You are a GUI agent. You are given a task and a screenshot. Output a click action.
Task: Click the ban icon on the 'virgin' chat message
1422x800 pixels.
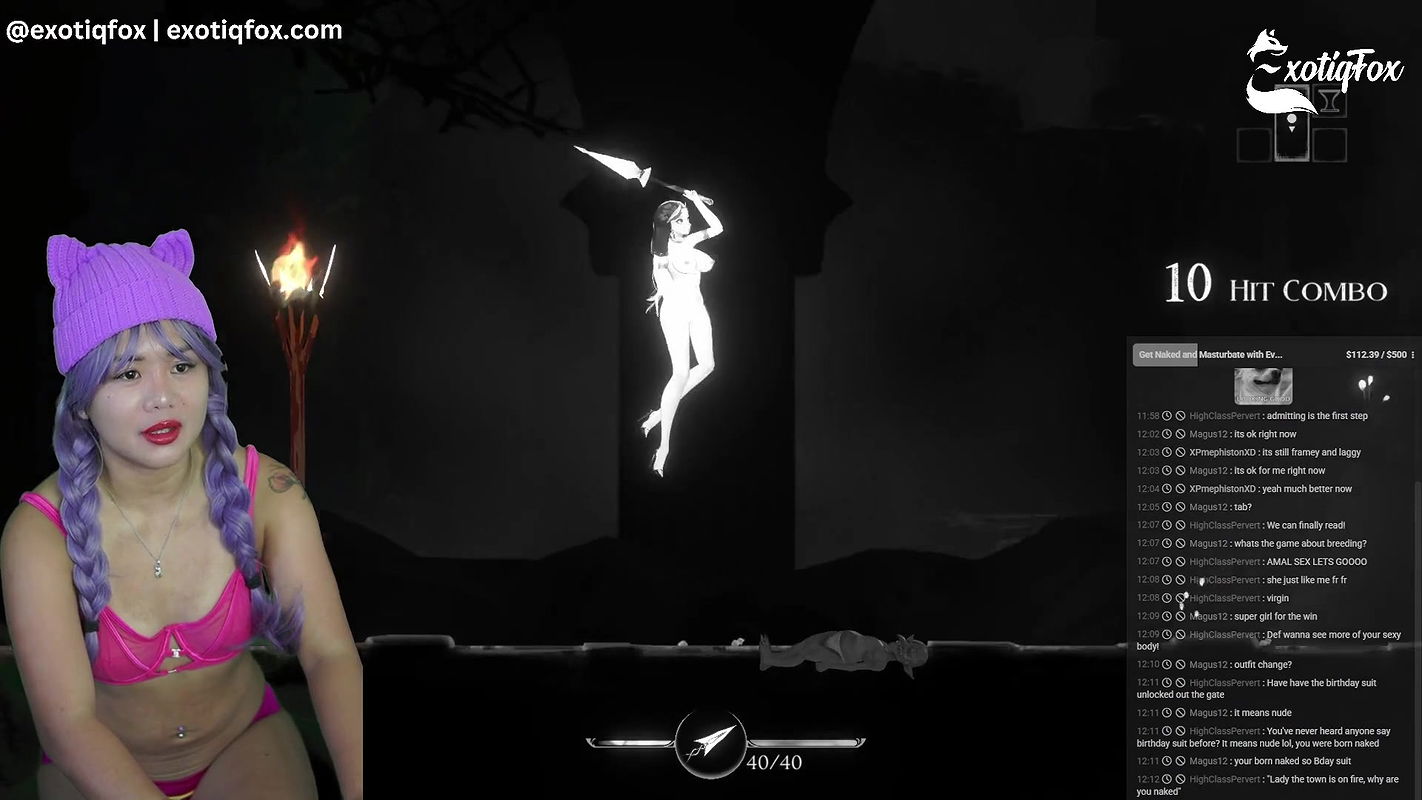click(1180, 597)
